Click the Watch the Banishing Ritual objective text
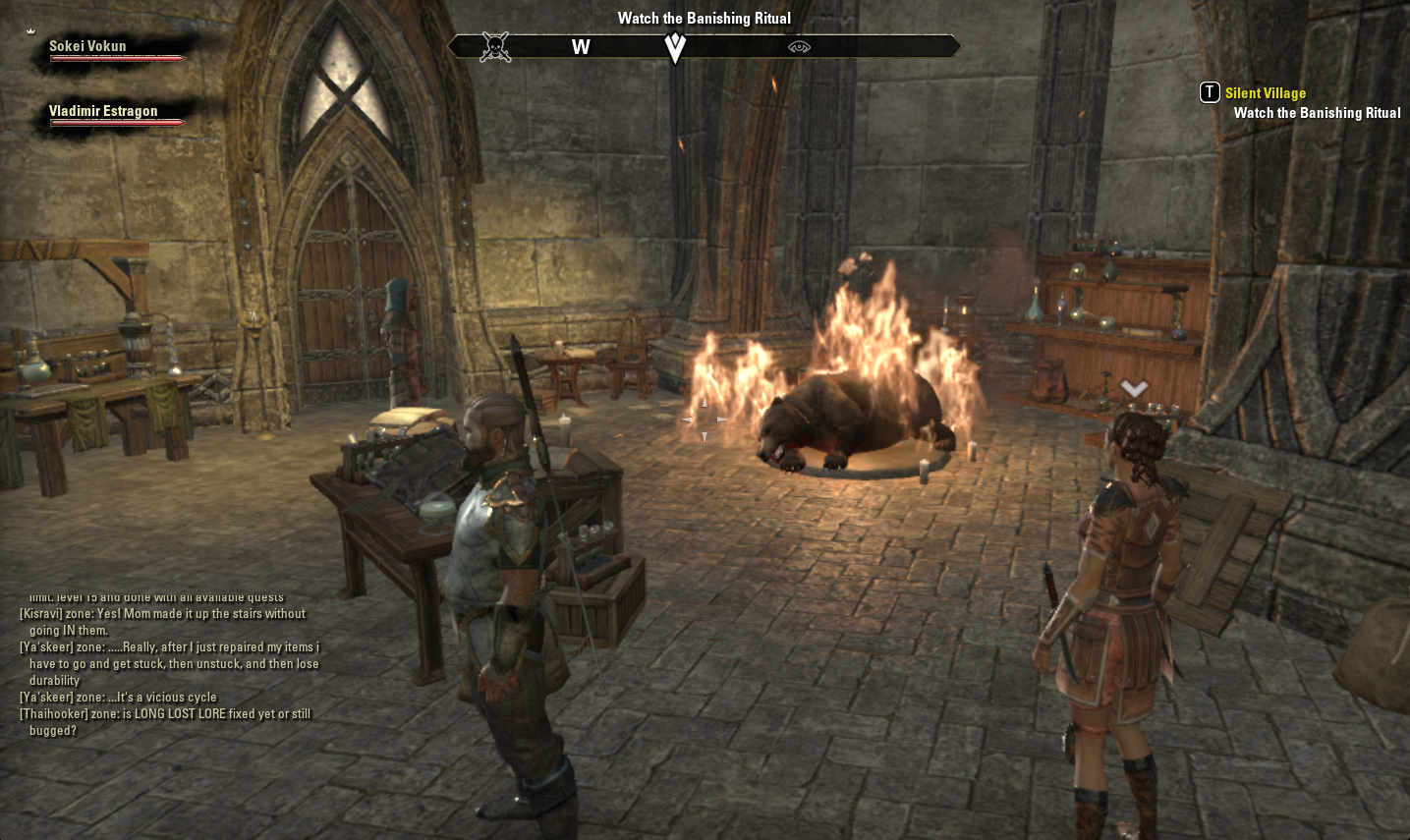The width and height of the screenshot is (1410, 840). pyautogui.click(x=1317, y=113)
